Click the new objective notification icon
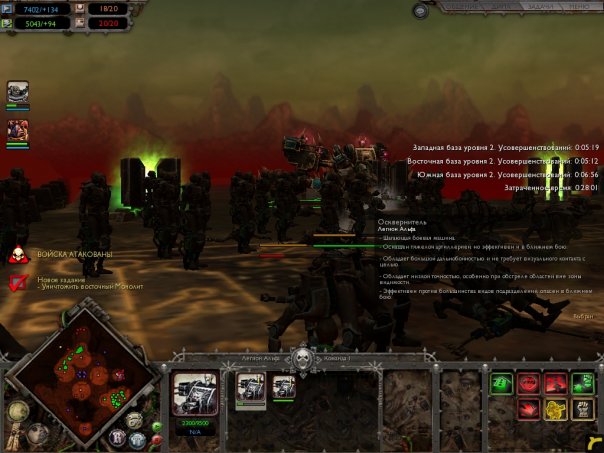Image resolution: width=604 pixels, height=453 pixels. (x=17, y=283)
